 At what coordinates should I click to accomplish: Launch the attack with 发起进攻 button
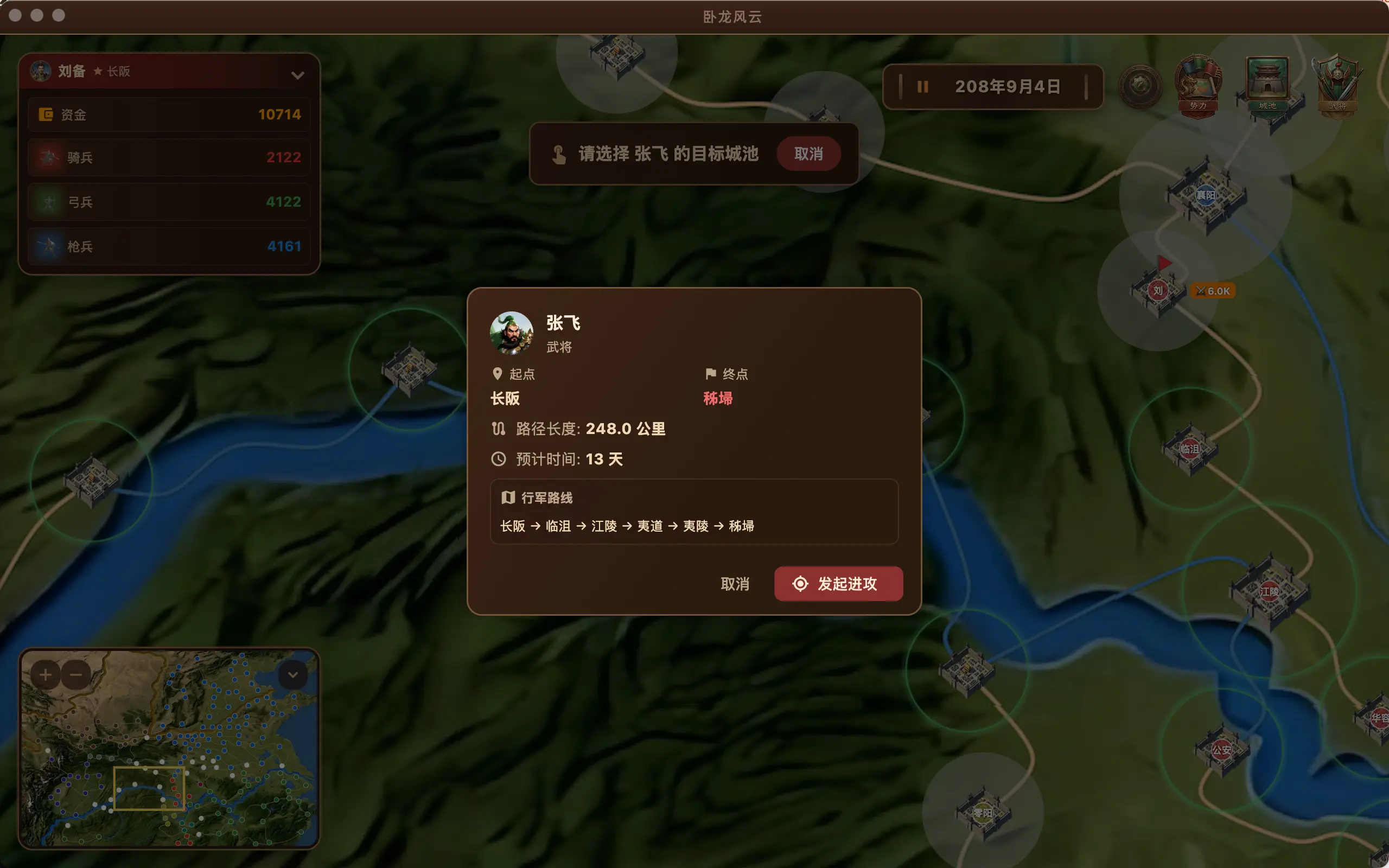837,583
